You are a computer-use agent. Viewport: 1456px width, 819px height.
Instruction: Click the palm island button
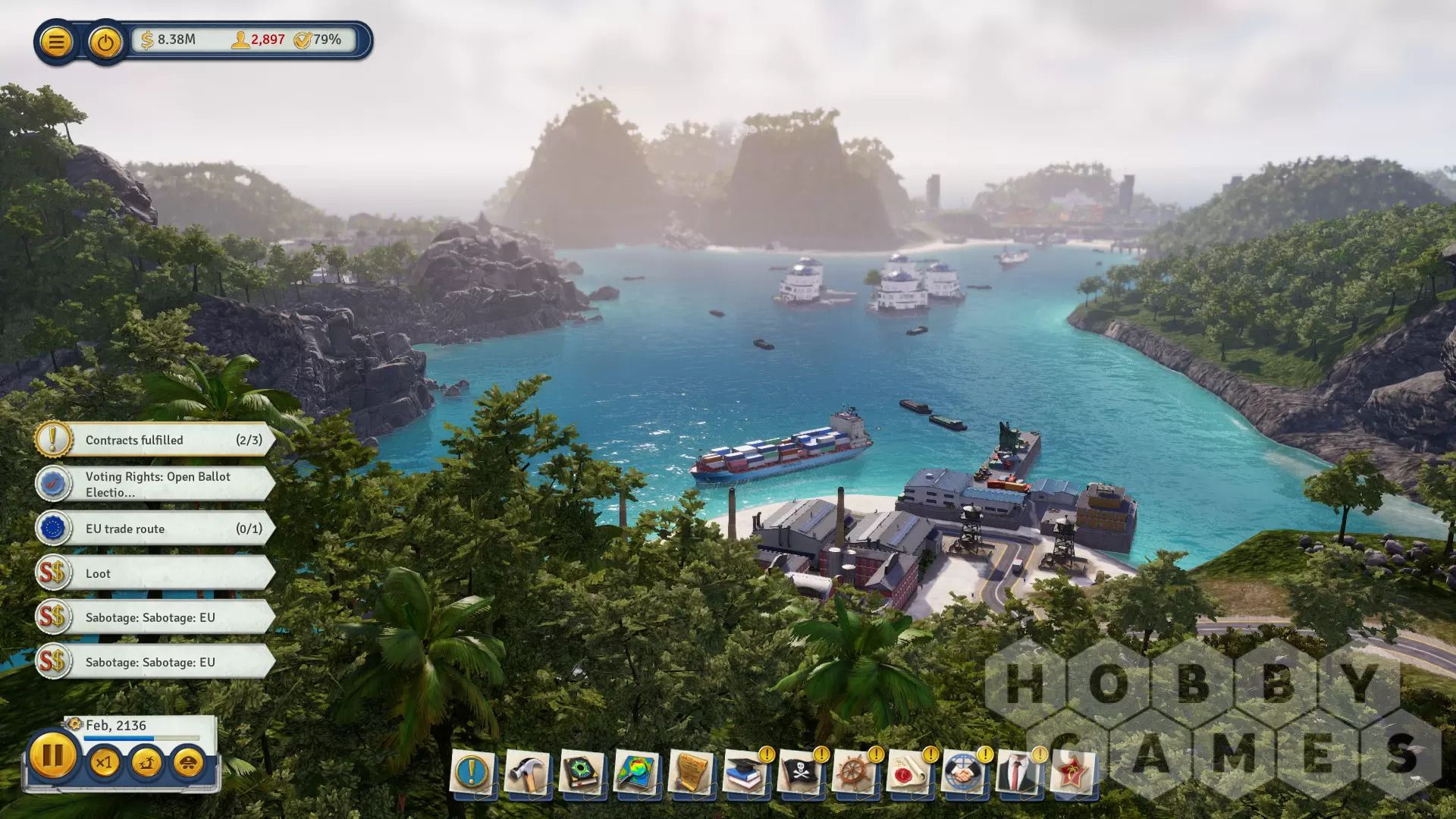[x=146, y=762]
